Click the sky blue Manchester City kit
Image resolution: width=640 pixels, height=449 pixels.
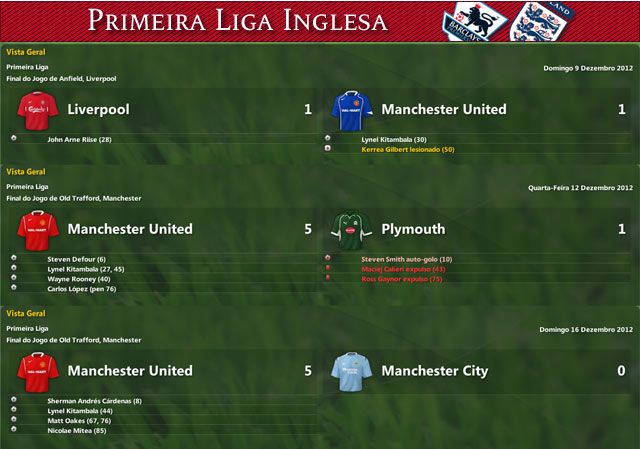[351, 370]
